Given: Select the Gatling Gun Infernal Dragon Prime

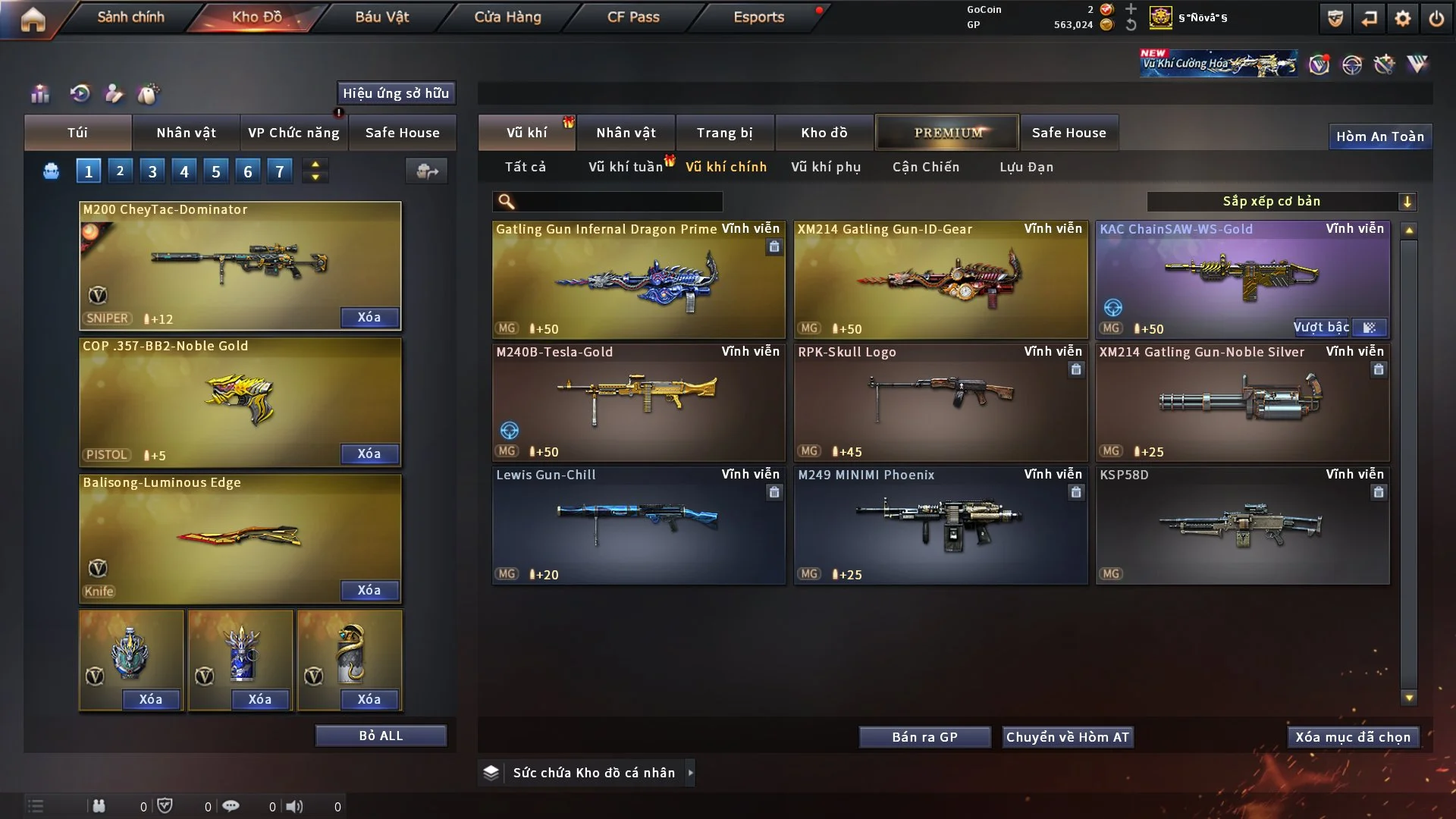Looking at the screenshot, I should (x=639, y=281).
